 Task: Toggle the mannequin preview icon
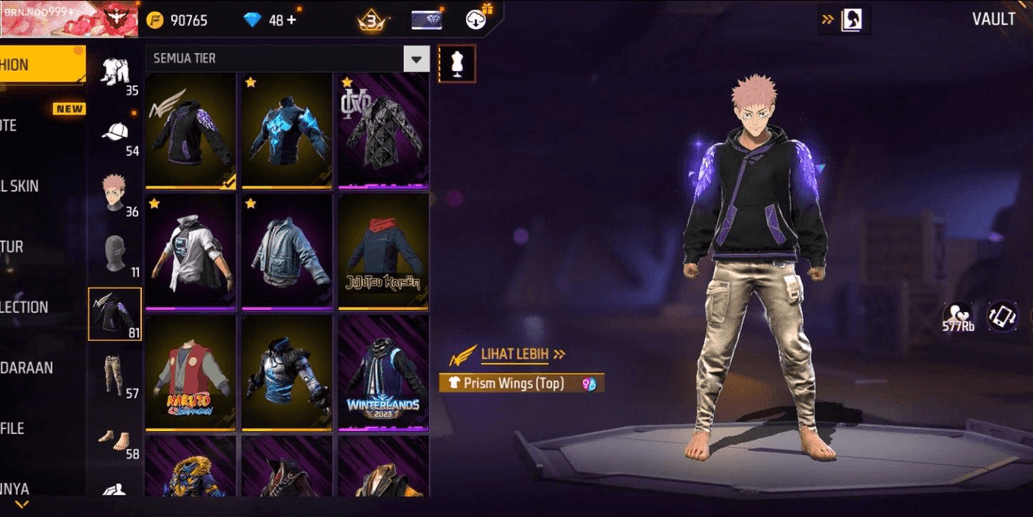tap(457, 63)
